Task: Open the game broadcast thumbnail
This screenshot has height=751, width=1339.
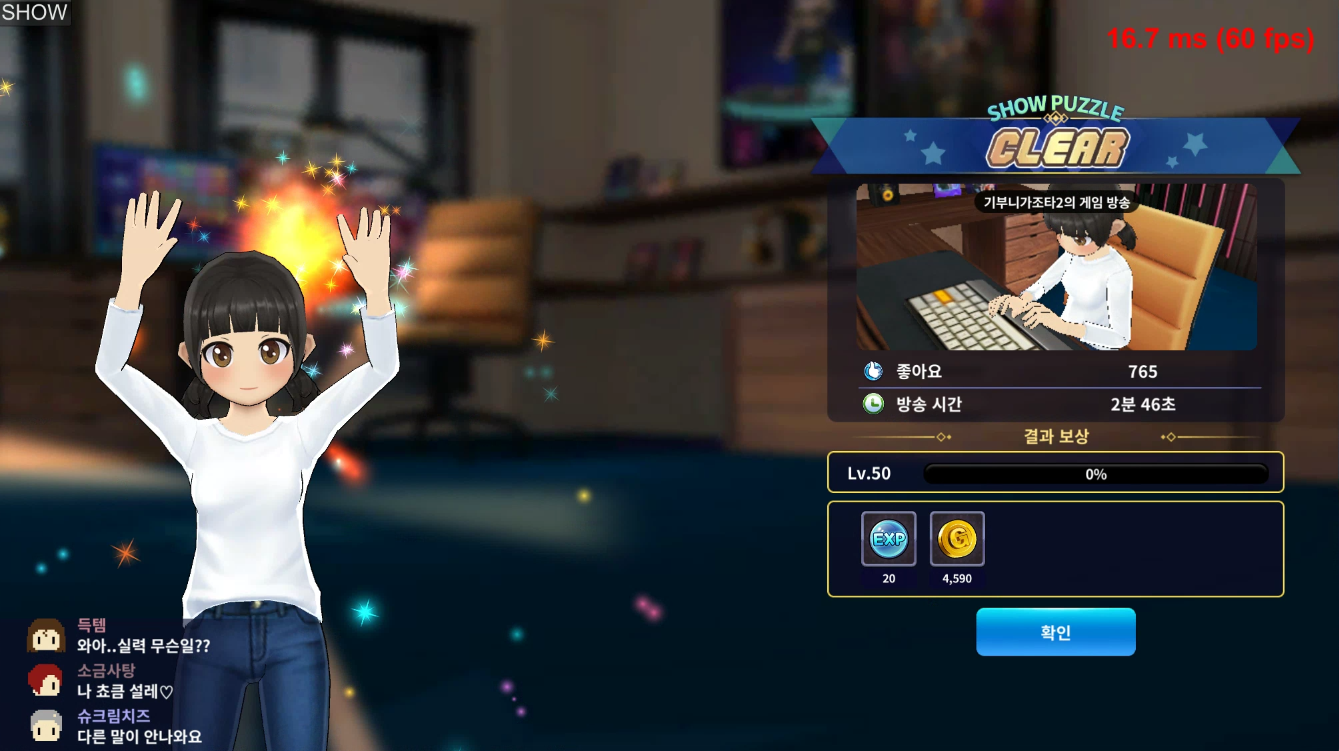Action: pos(1056,267)
